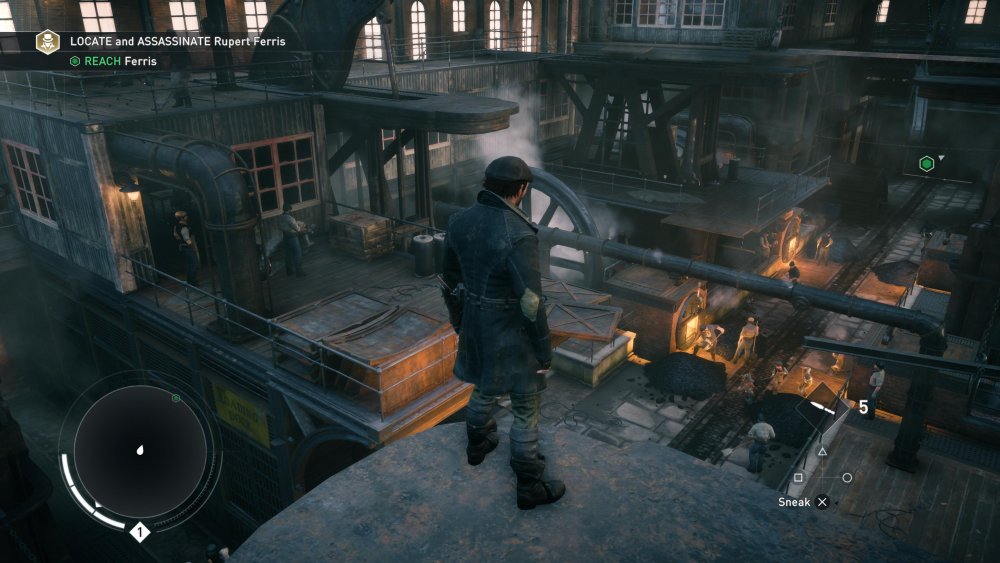Screen dimensions: 1000x563
Task: Click the mission emblem beside the objective text
Action: tap(47, 41)
